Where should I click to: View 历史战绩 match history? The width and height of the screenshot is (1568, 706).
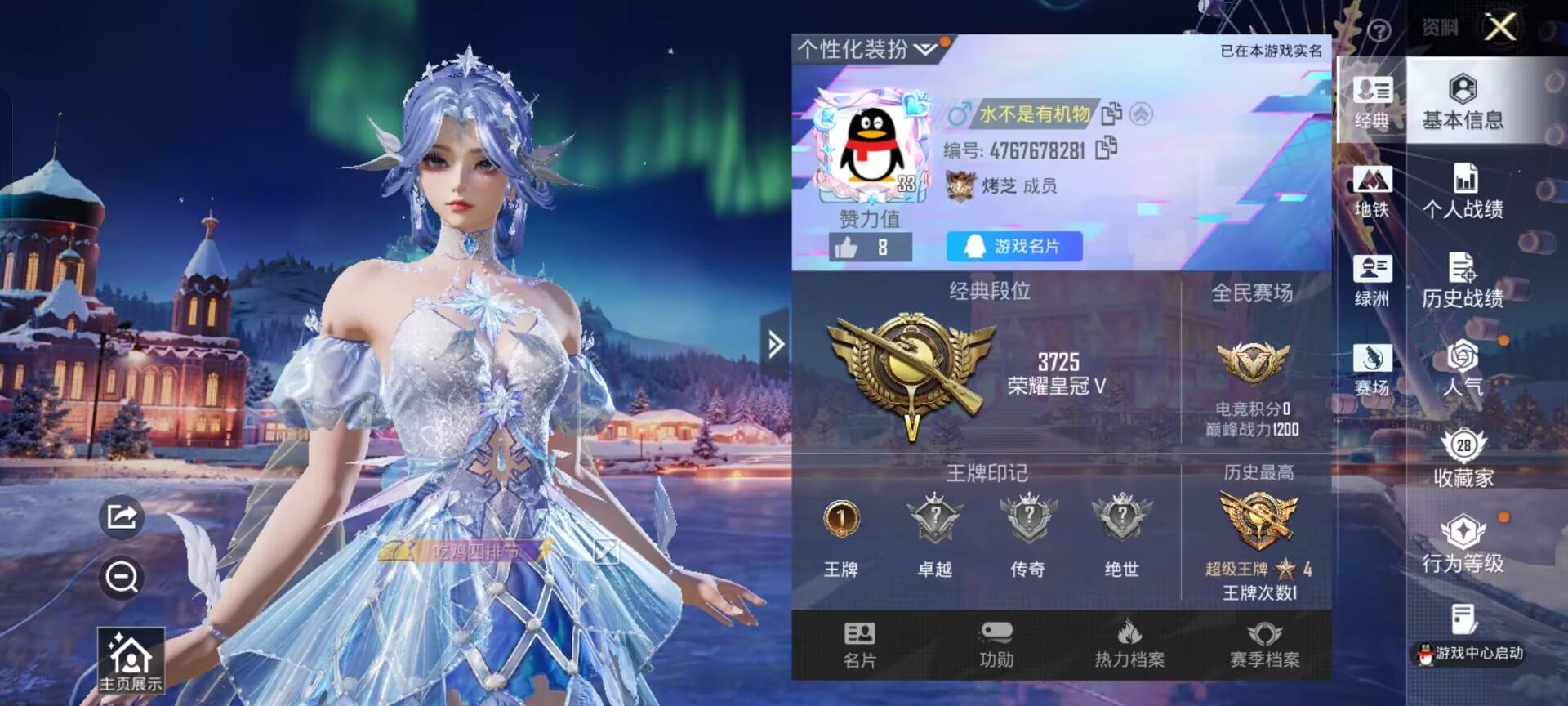1464,279
